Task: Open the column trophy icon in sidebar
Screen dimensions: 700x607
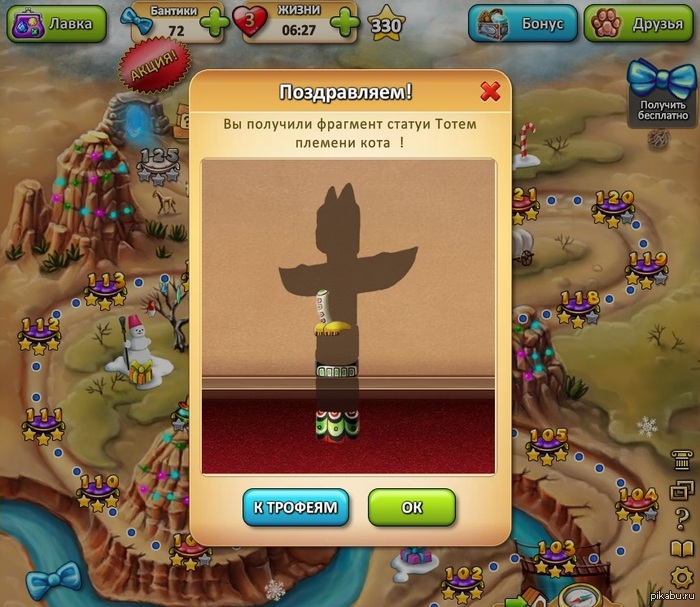Action: (681, 463)
